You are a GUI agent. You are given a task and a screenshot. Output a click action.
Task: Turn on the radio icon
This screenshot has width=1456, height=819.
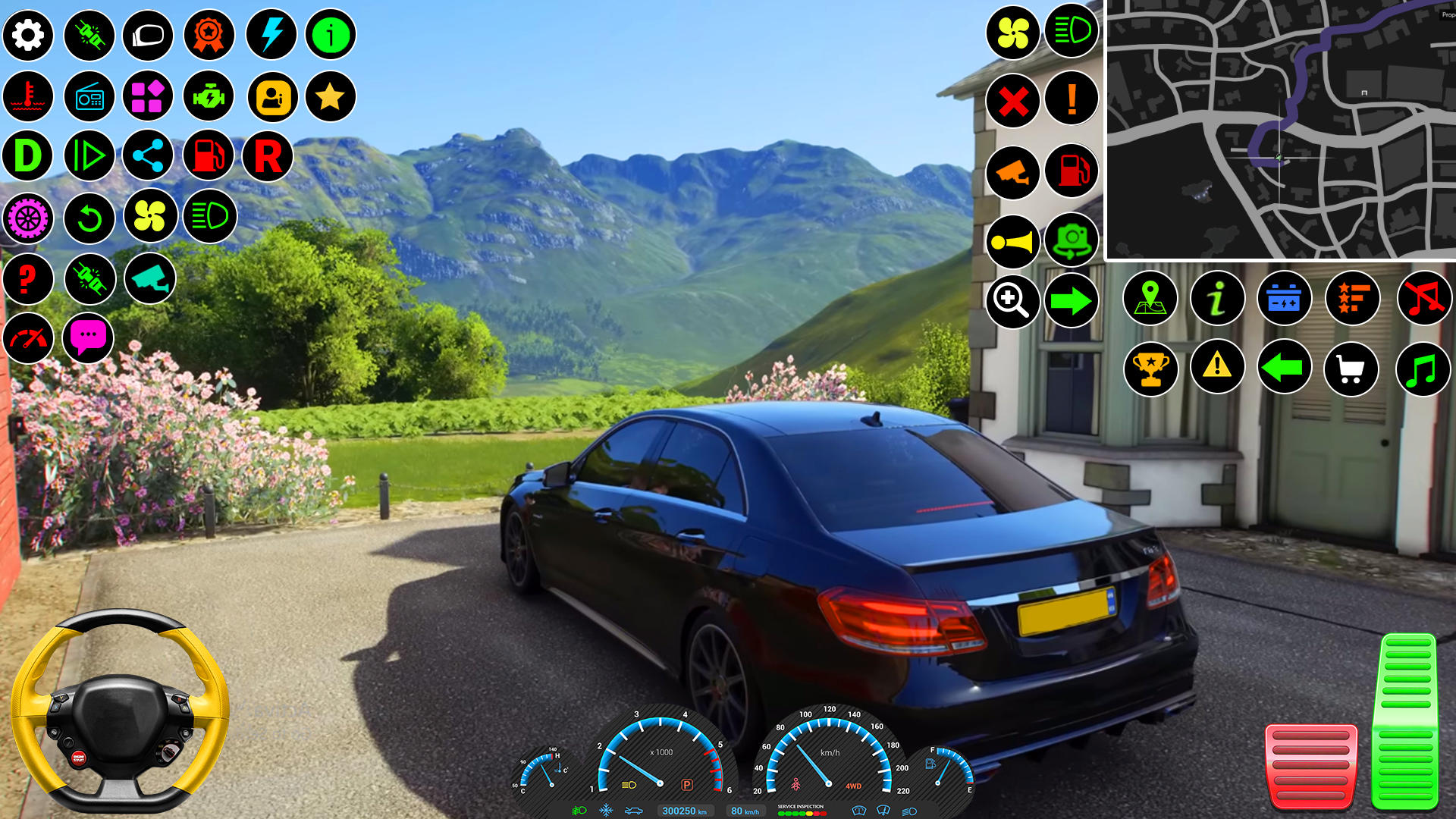[89, 97]
